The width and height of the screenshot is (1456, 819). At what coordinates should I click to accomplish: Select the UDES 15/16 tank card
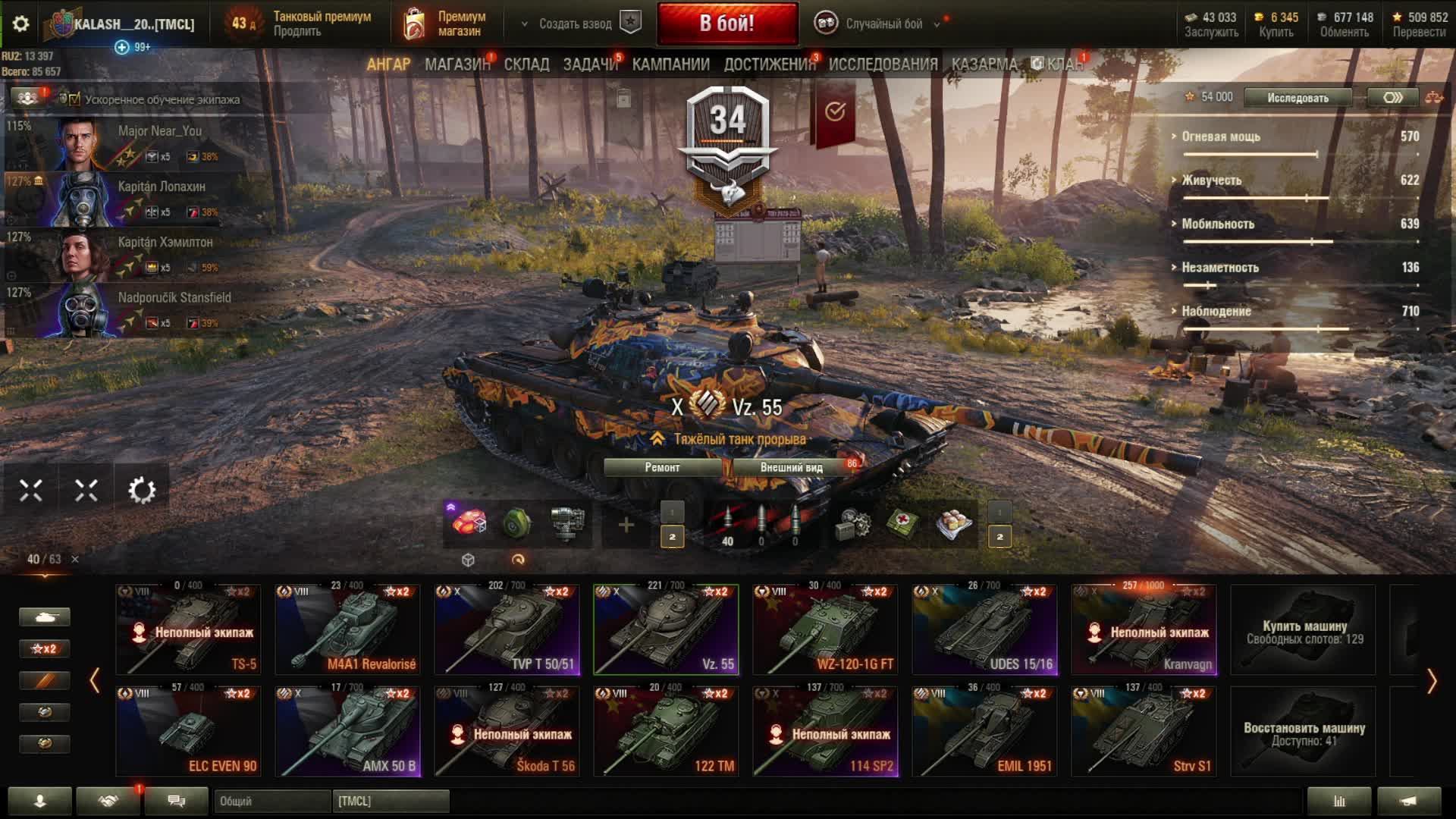point(984,629)
